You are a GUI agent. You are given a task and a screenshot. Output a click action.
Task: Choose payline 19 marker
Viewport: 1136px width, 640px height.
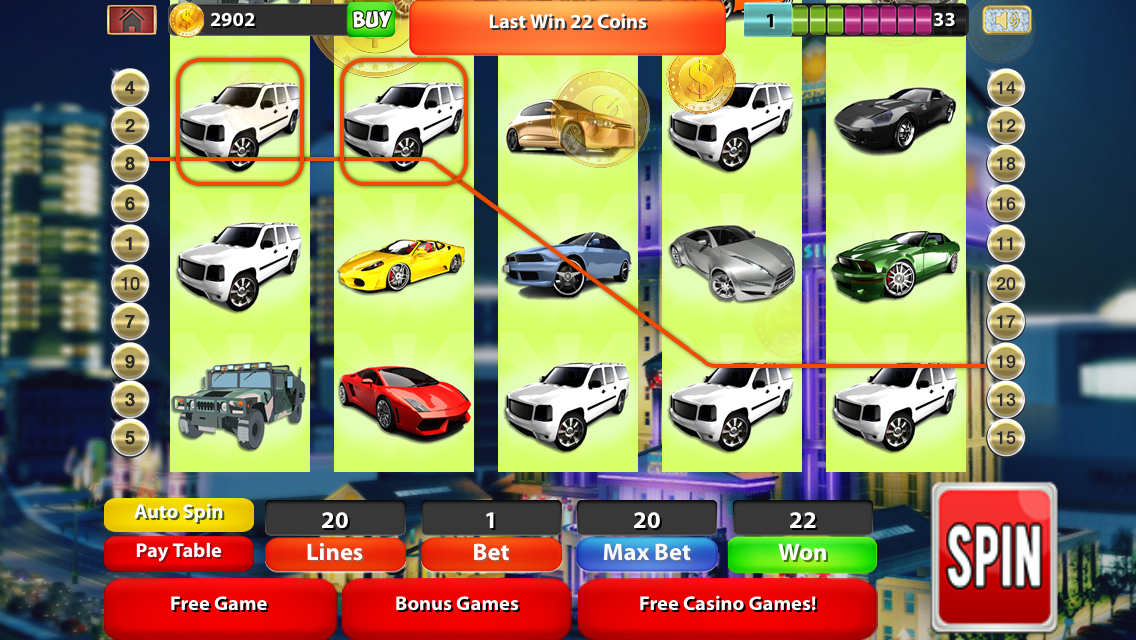[x=1005, y=361]
